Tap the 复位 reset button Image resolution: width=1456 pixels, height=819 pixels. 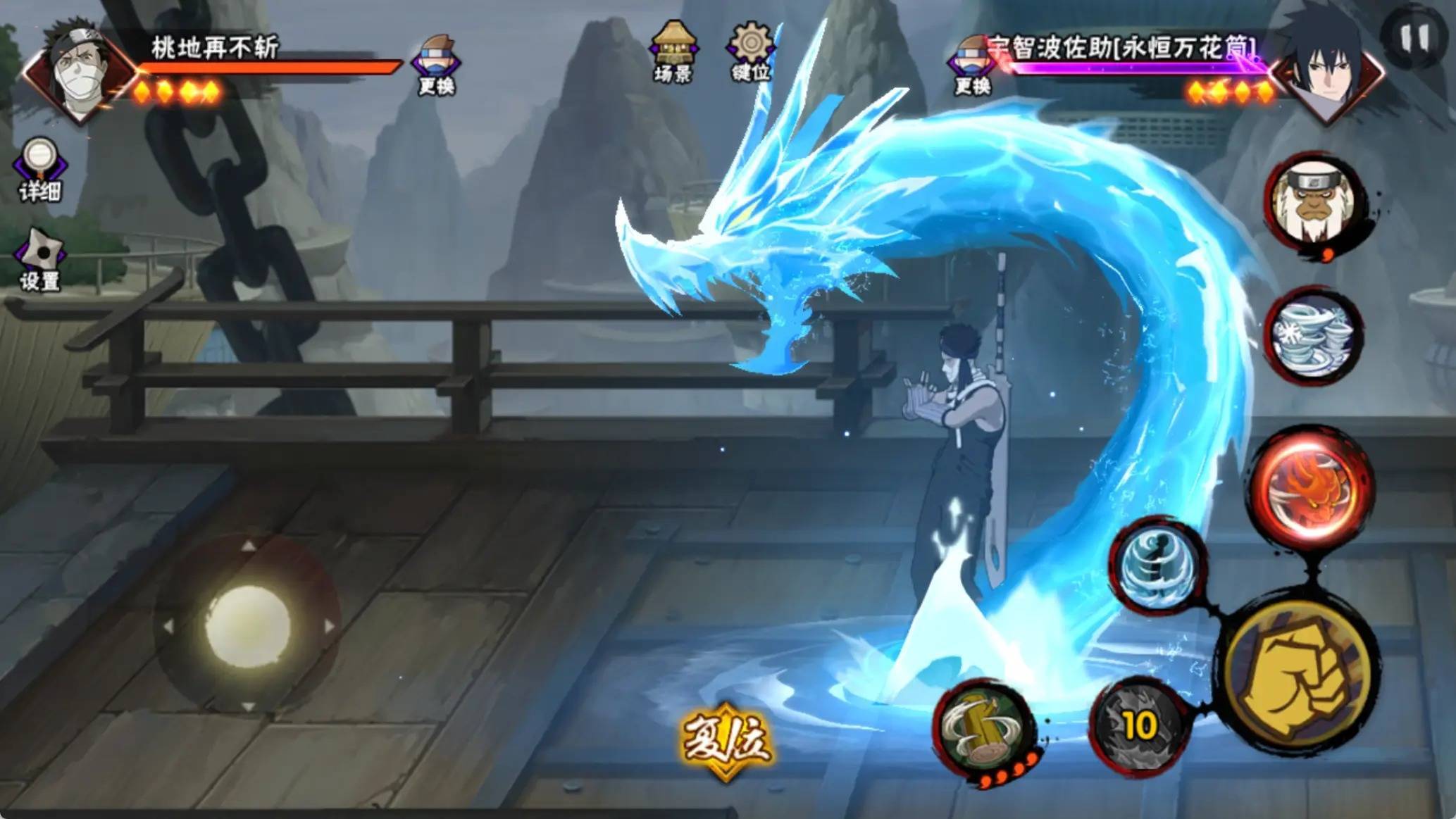point(726,741)
